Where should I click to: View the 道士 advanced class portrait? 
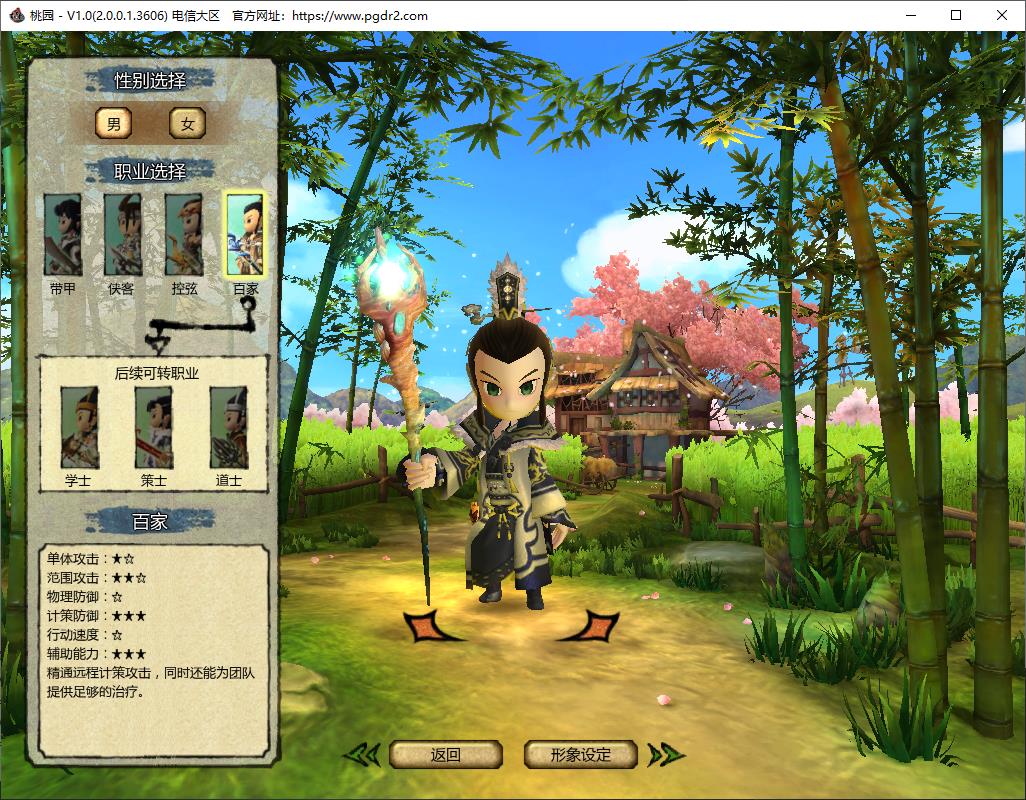click(x=229, y=428)
